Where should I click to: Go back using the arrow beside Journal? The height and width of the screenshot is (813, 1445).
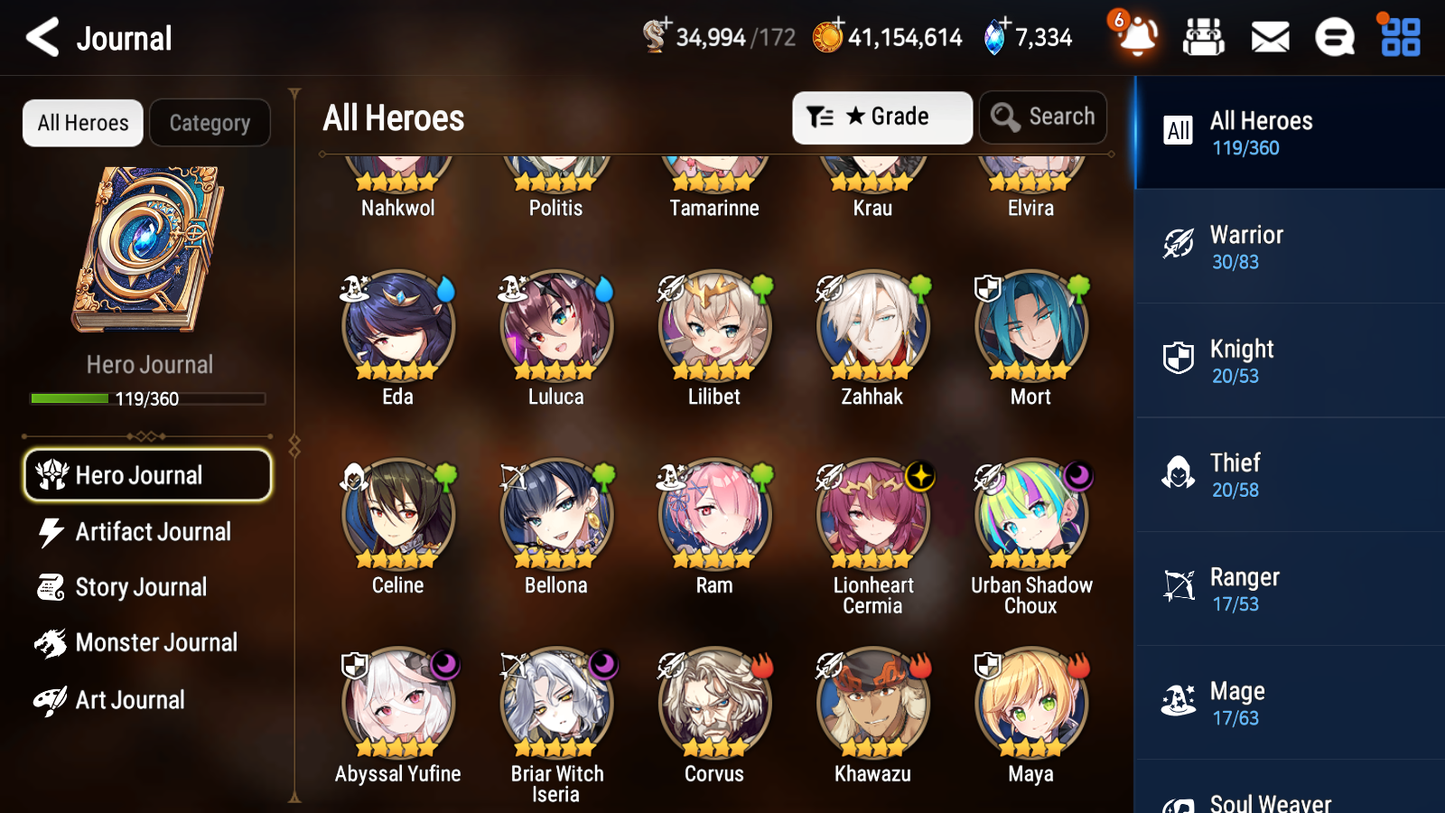coord(41,37)
